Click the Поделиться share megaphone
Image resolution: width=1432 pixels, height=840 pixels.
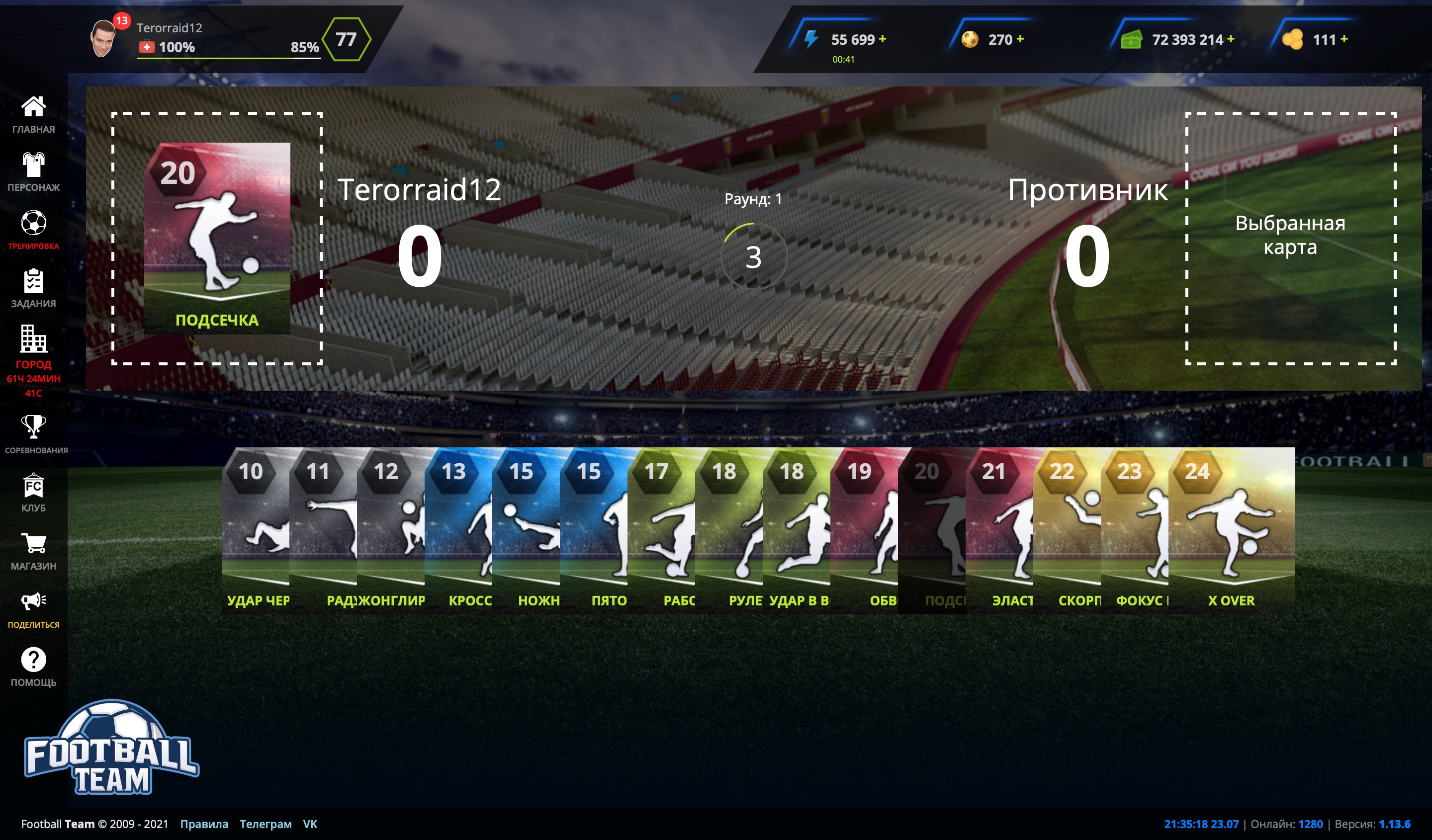coord(33,608)
